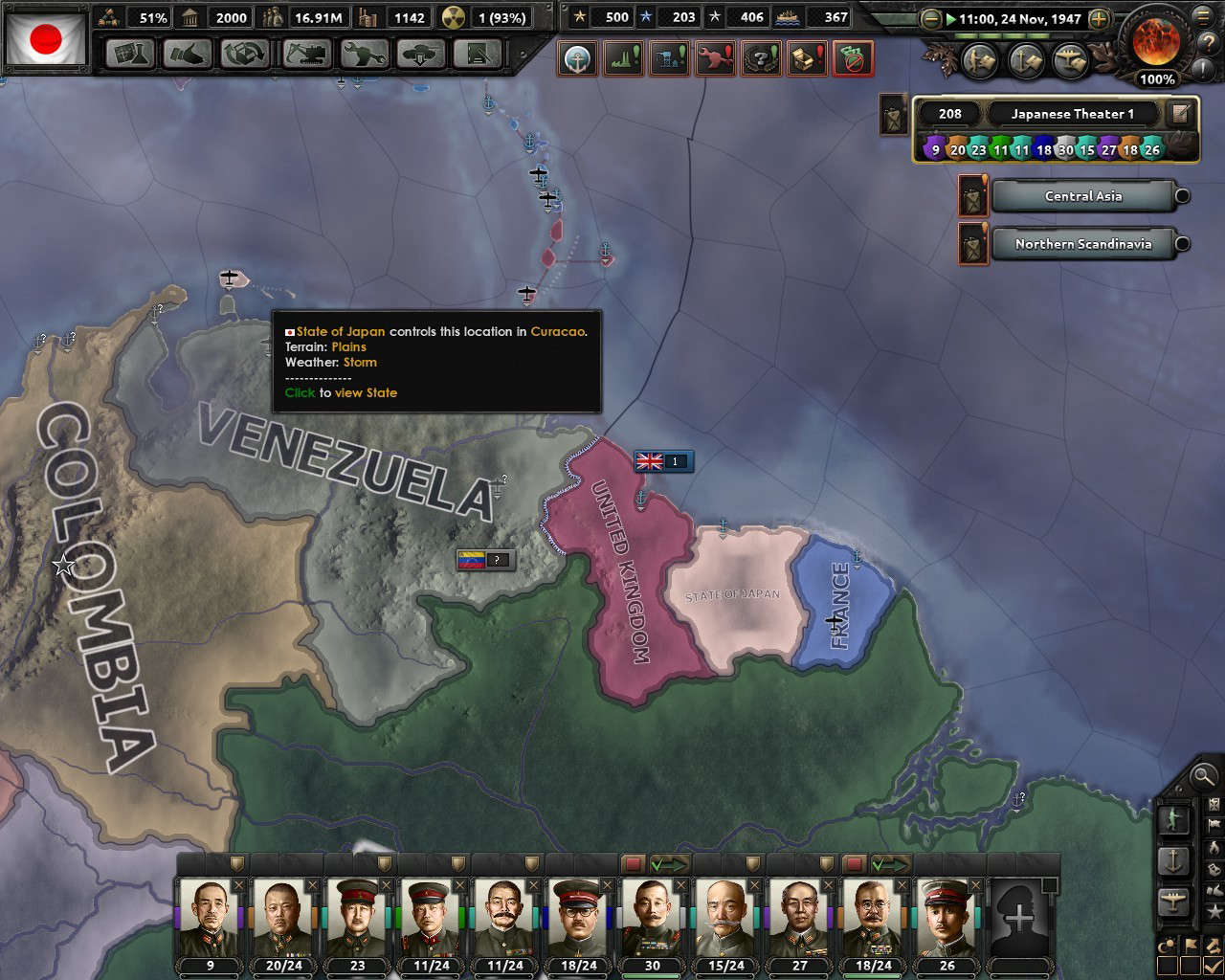Viewport: 1225px width, 980px height.
Task: Open the Decisions question-mark alert icon
Action: coord(761,57)
